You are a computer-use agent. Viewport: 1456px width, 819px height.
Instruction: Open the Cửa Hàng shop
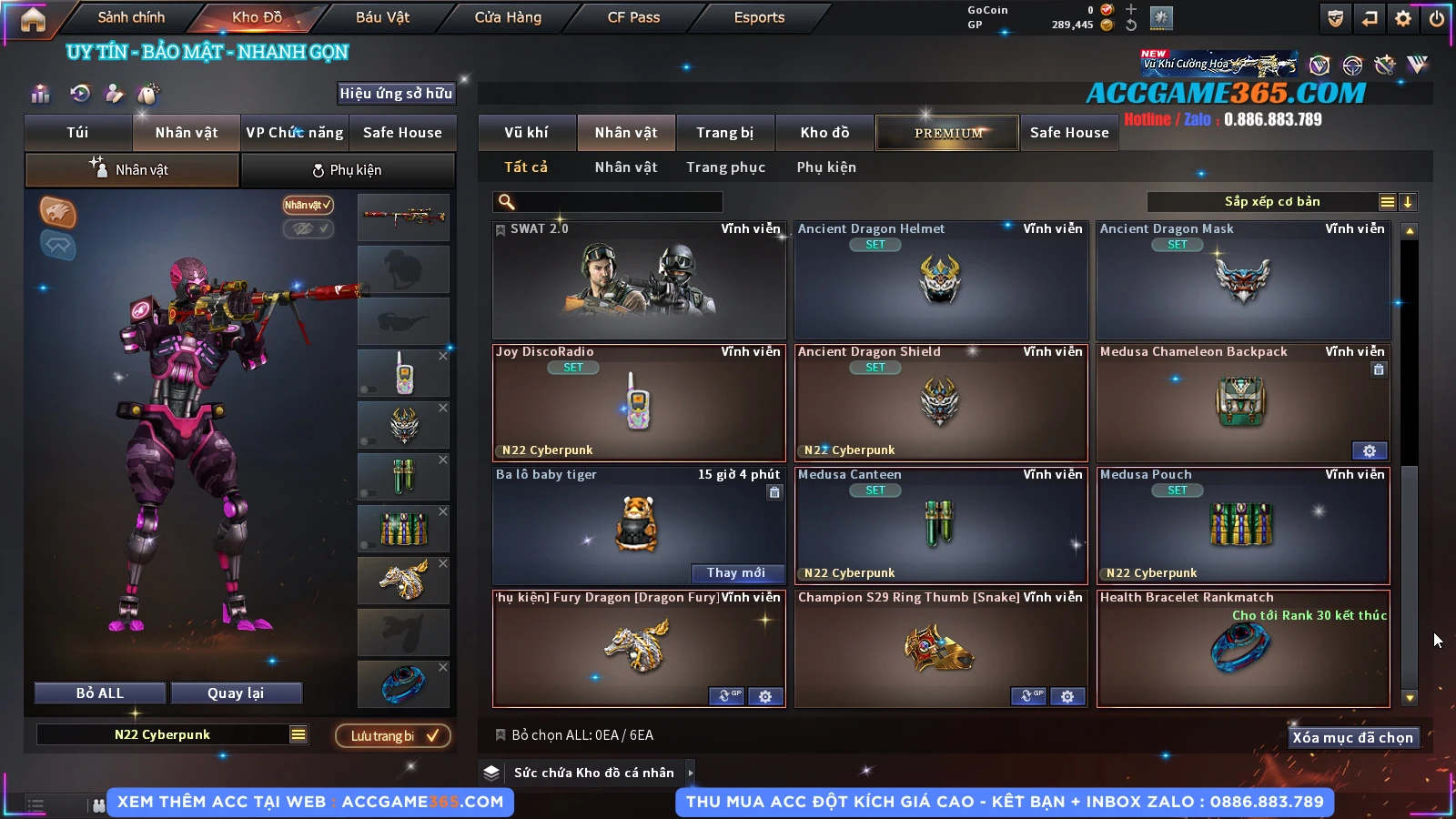[508, 17]
